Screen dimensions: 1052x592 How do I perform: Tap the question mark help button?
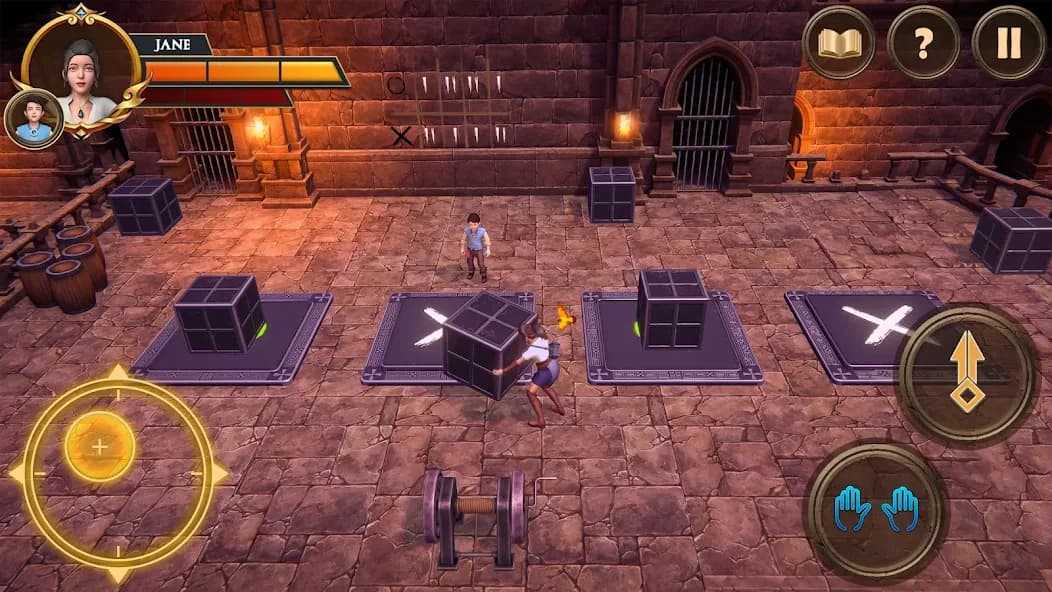(x=923, y=43)
